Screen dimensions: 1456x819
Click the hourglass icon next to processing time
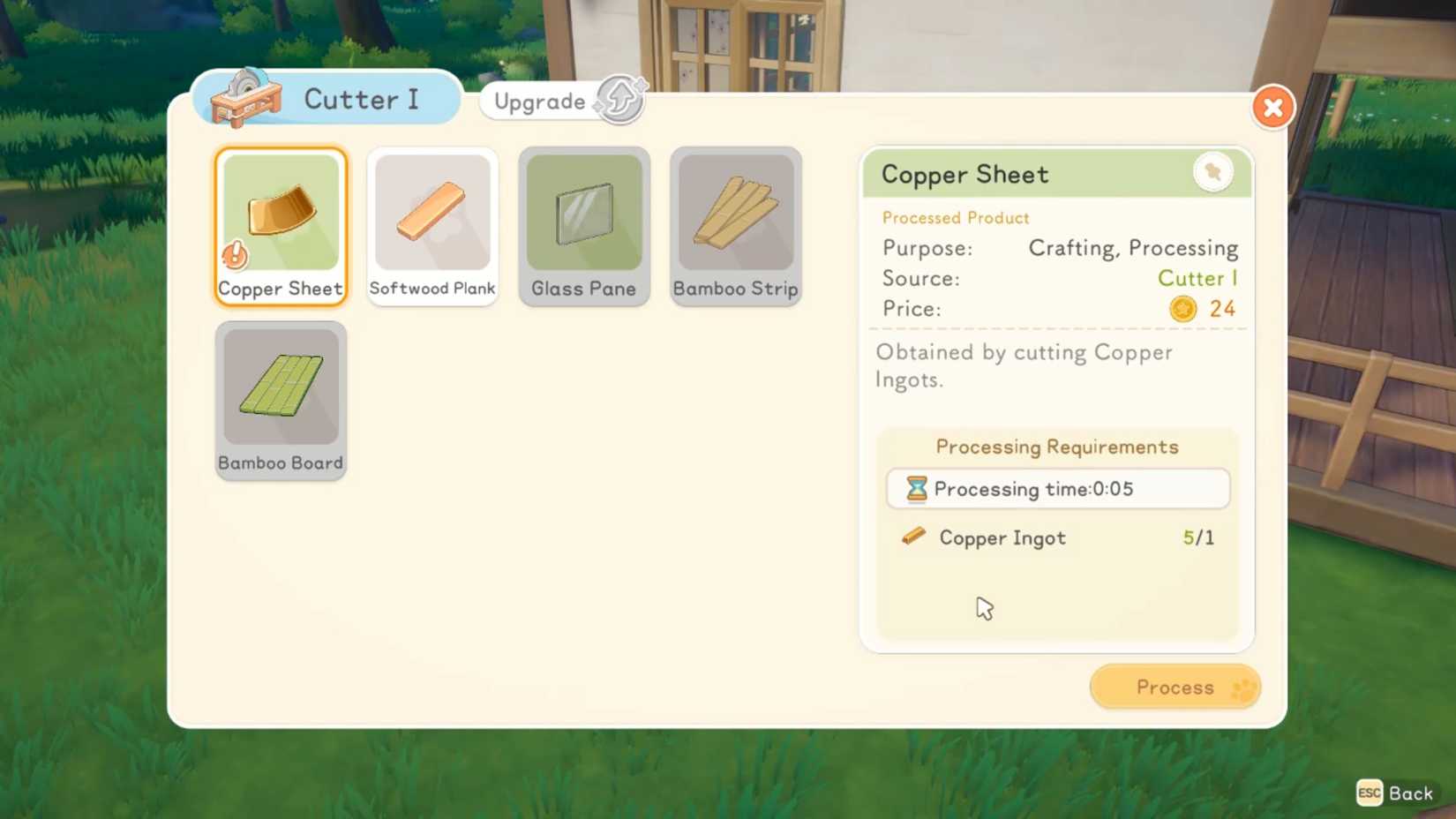coord(918,488)
